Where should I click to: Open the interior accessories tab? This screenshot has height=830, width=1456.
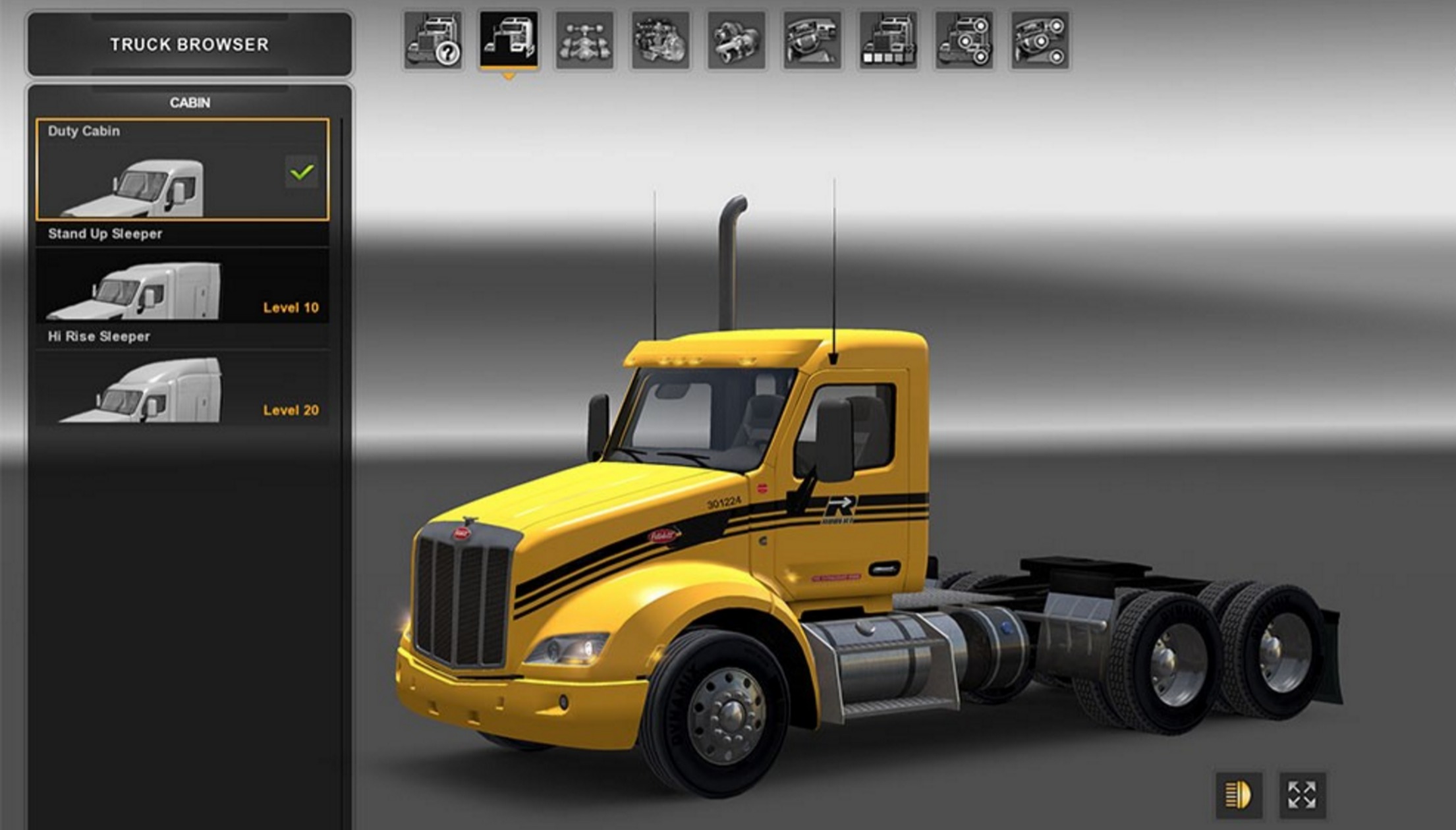1040,41
